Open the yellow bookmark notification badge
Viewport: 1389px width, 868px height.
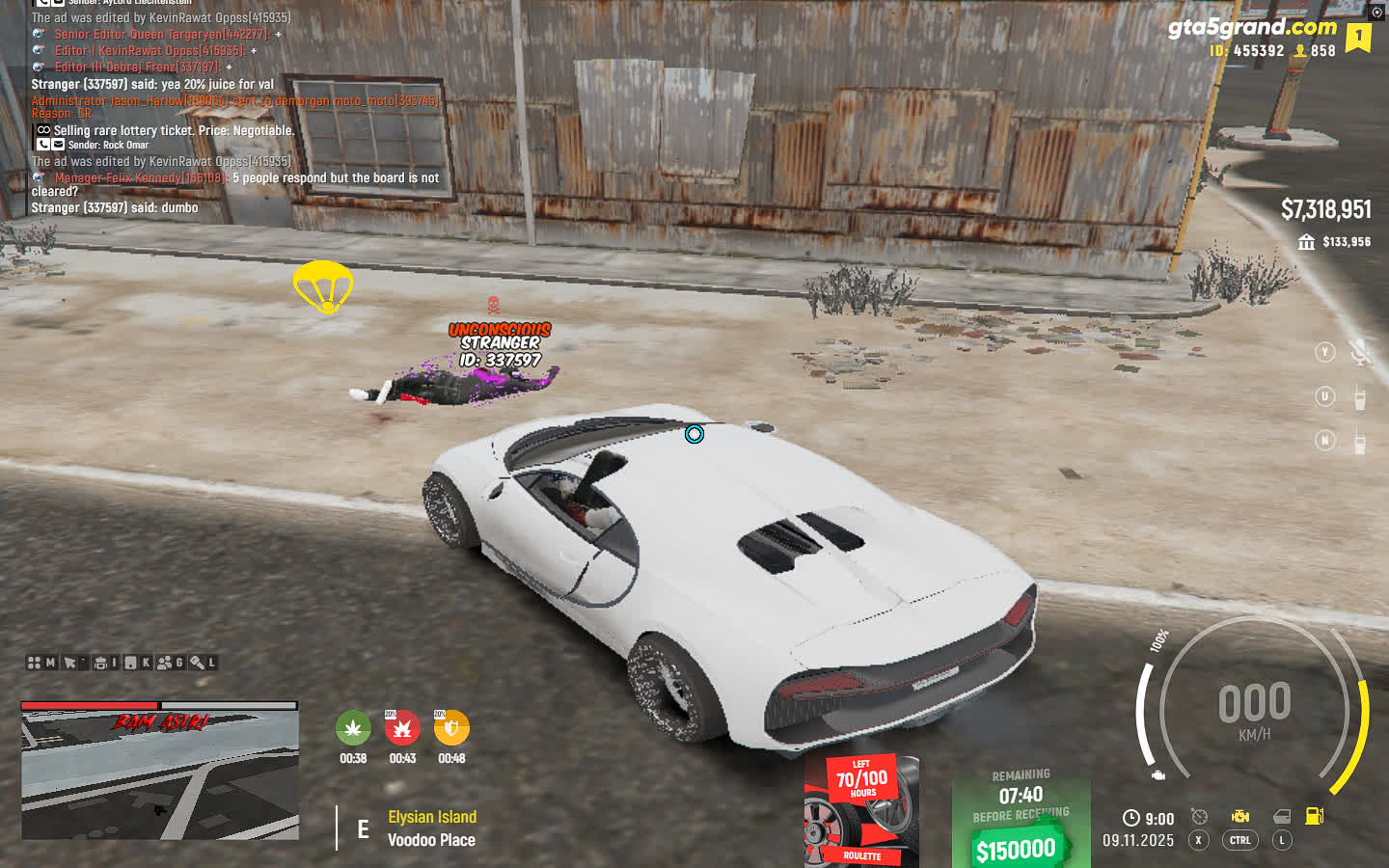1359,38
